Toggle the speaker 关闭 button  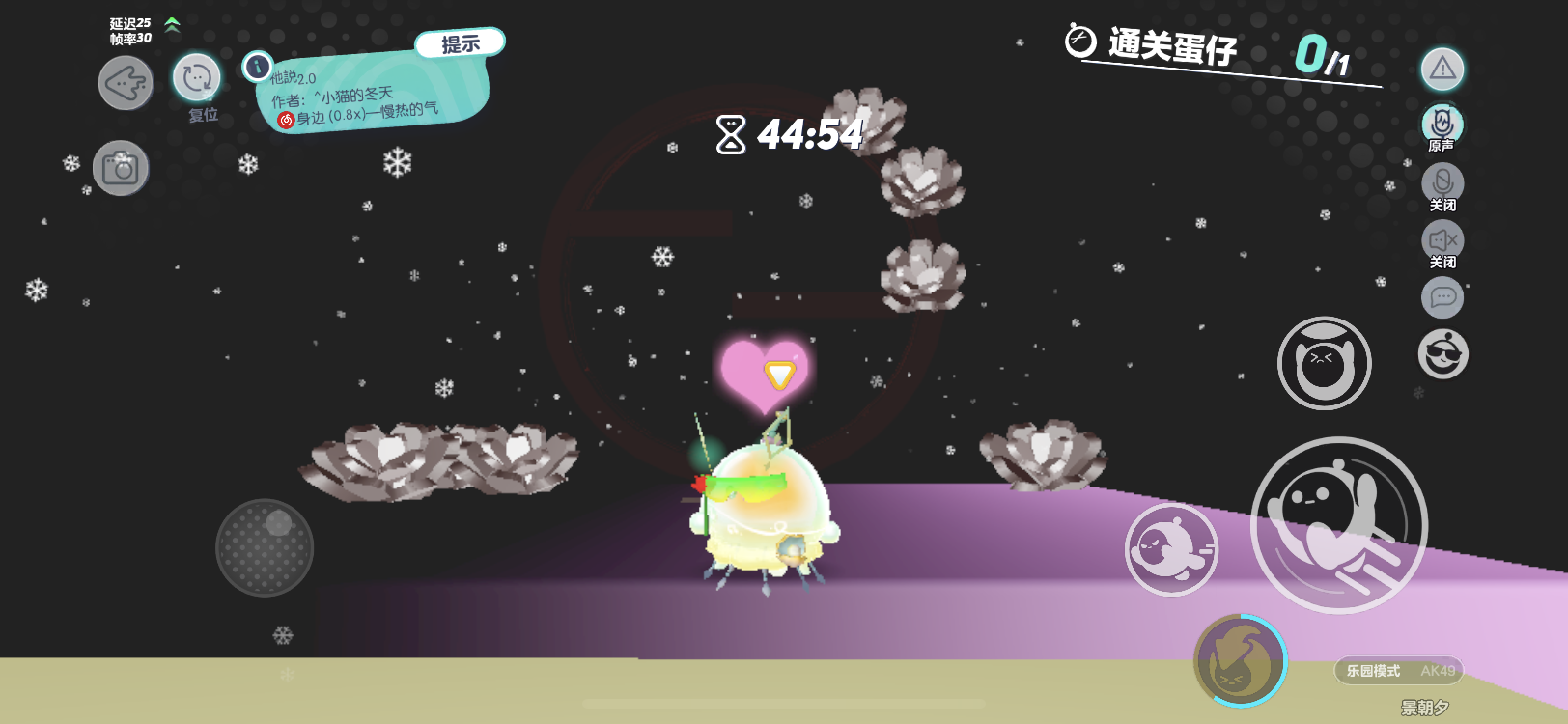click(x=1442, y=239)
